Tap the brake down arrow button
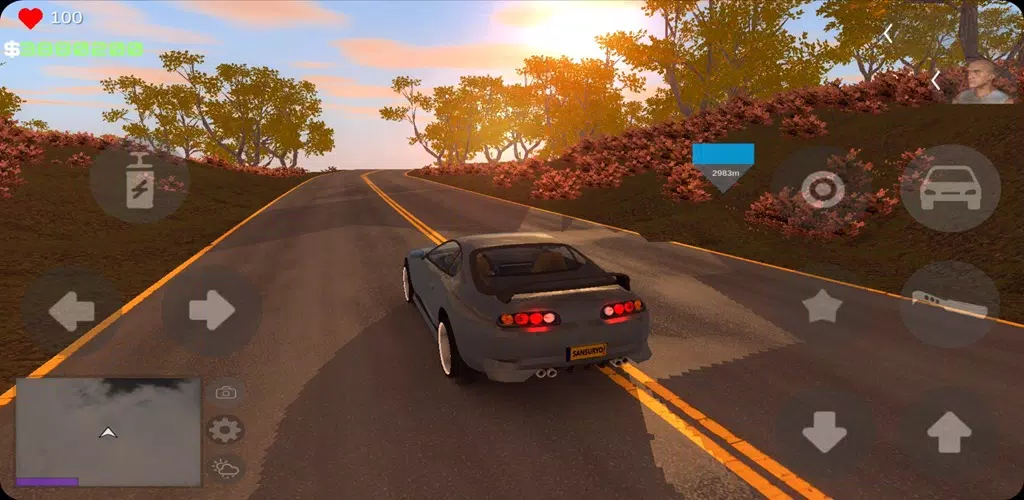Viewport: 1024px width, 500px height. (x=824, y=432)
